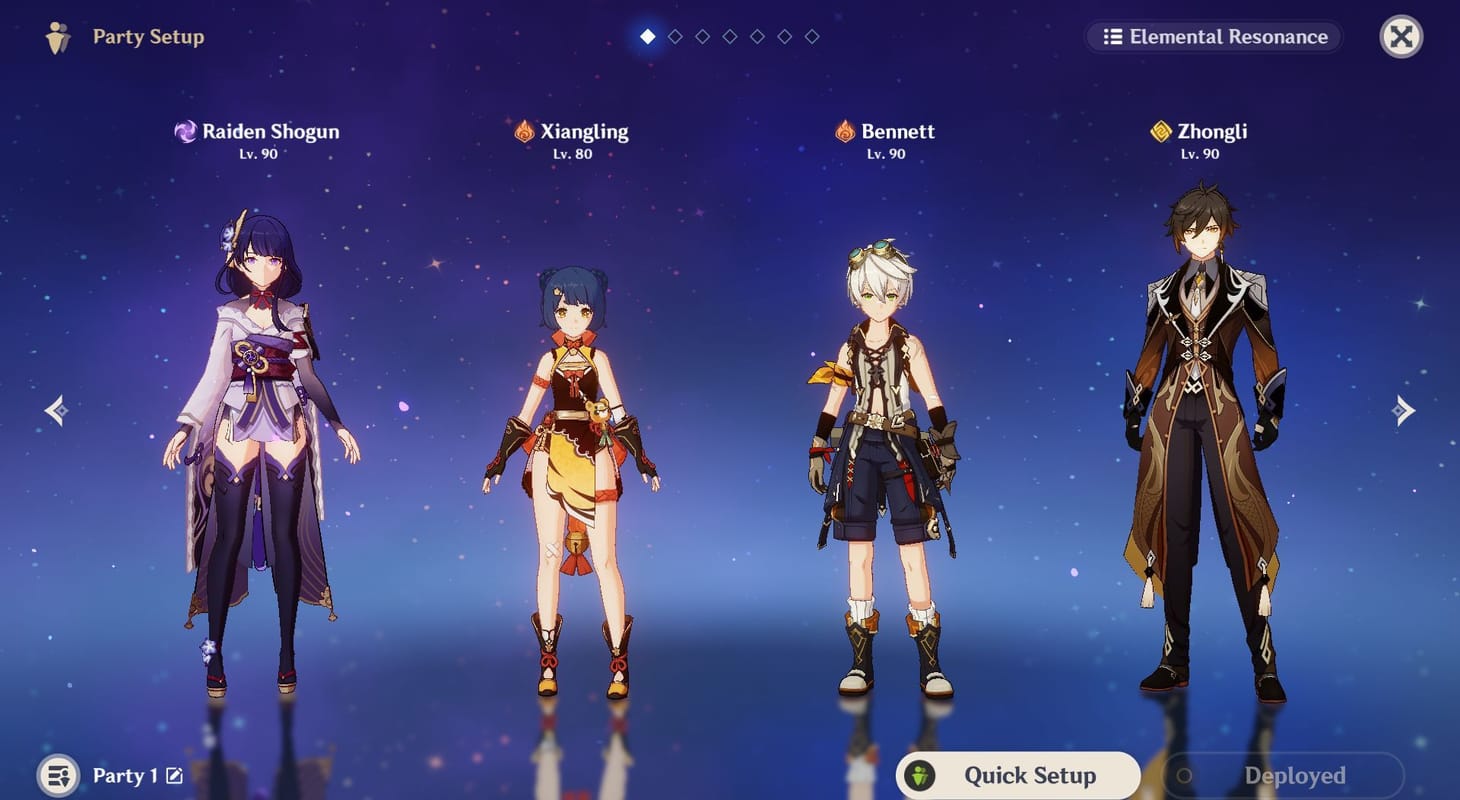Screen dimensions: 1460x800
Task: Open the party list using the bottom-left icon
Action: point(57,775)
